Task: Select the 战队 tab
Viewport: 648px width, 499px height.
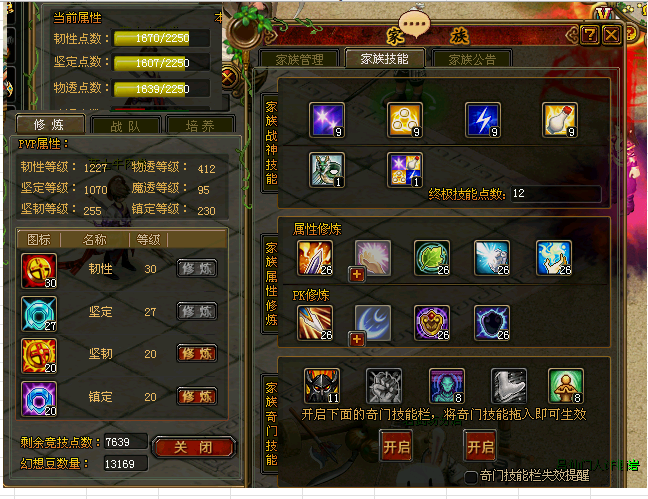Action: [x=125, y=126]
